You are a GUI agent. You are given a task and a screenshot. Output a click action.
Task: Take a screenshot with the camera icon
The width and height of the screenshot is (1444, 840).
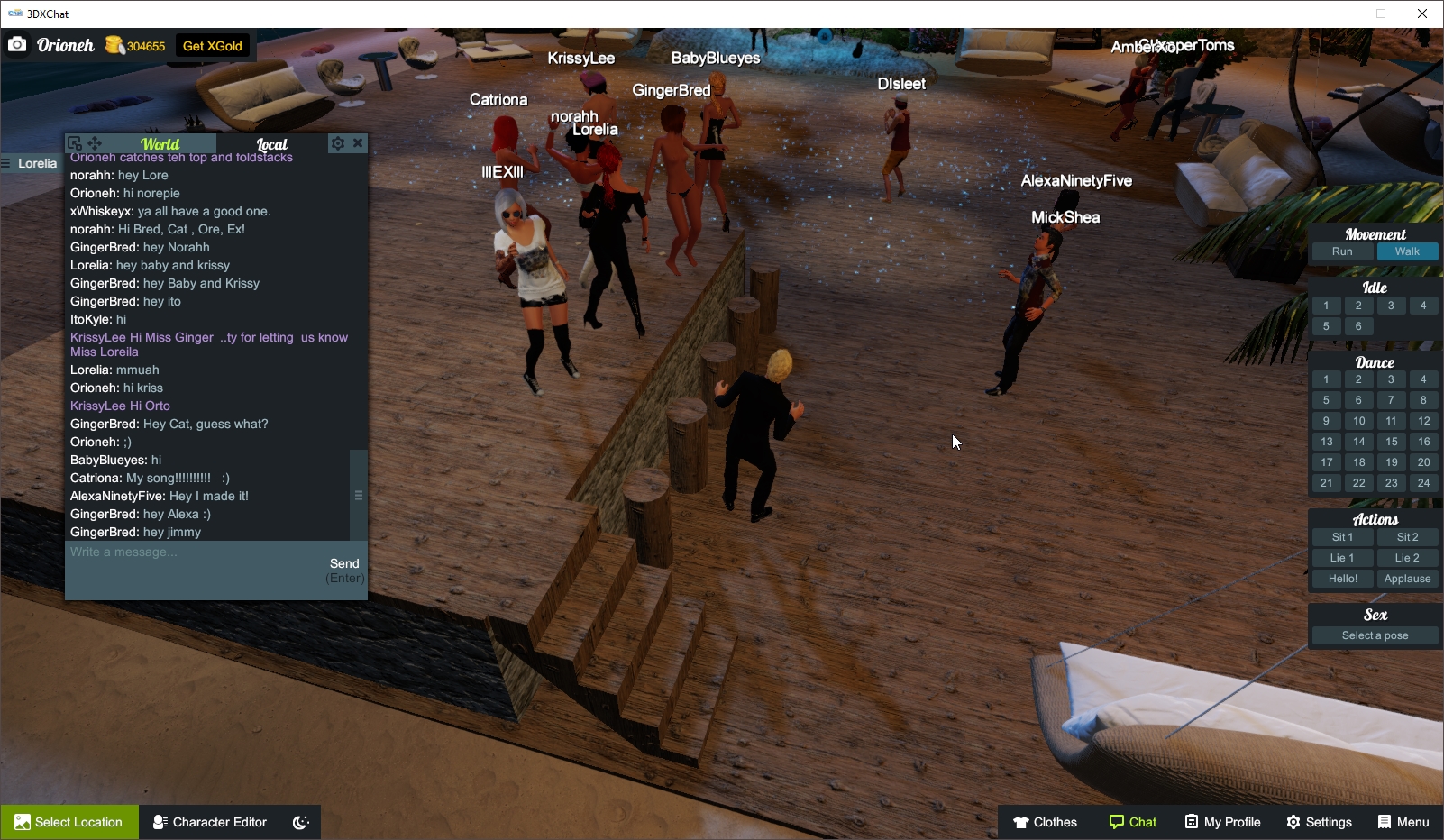pyautogui.click(x=17, y=43)
